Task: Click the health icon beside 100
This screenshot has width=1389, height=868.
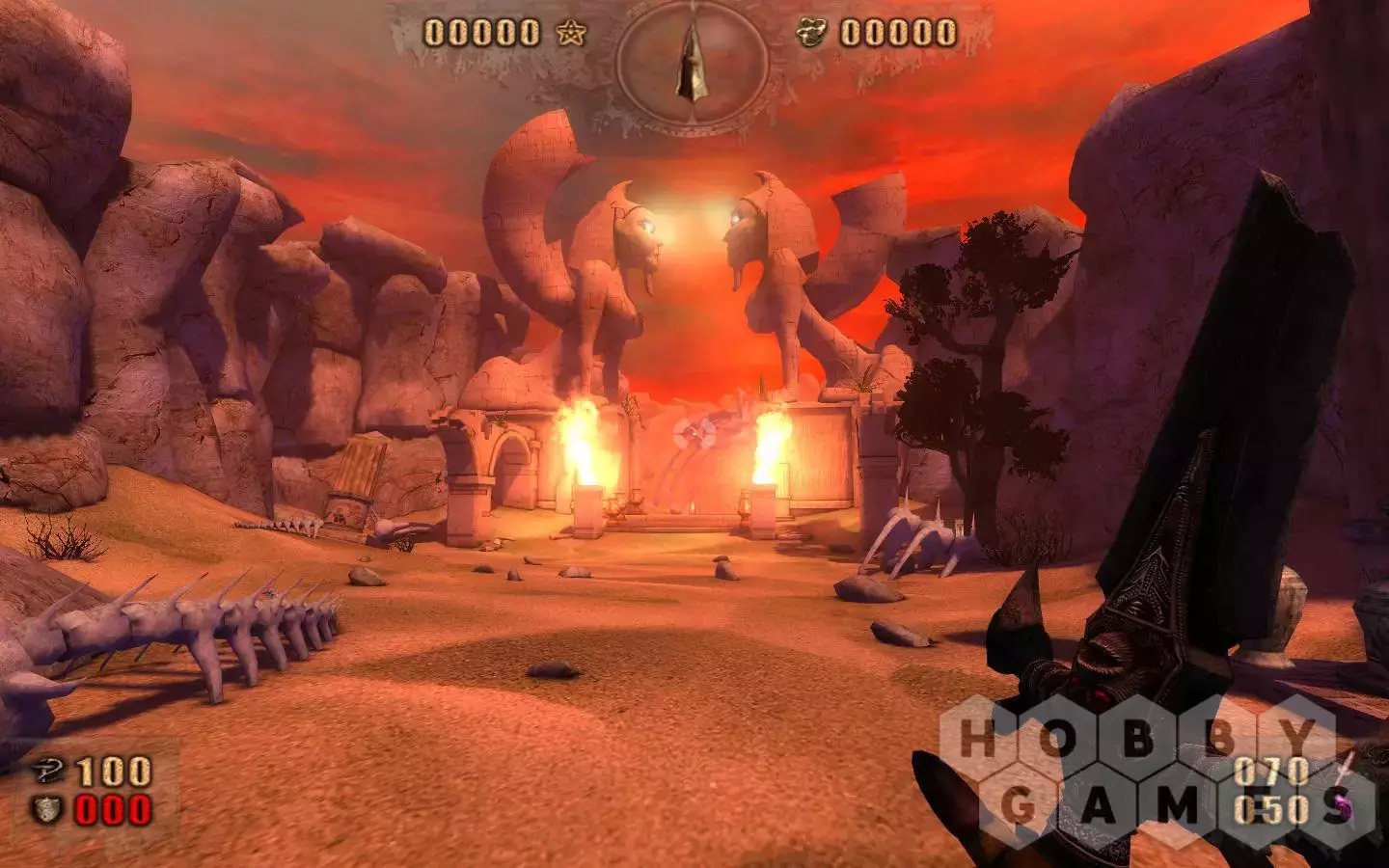Action: tap(47, 771)
